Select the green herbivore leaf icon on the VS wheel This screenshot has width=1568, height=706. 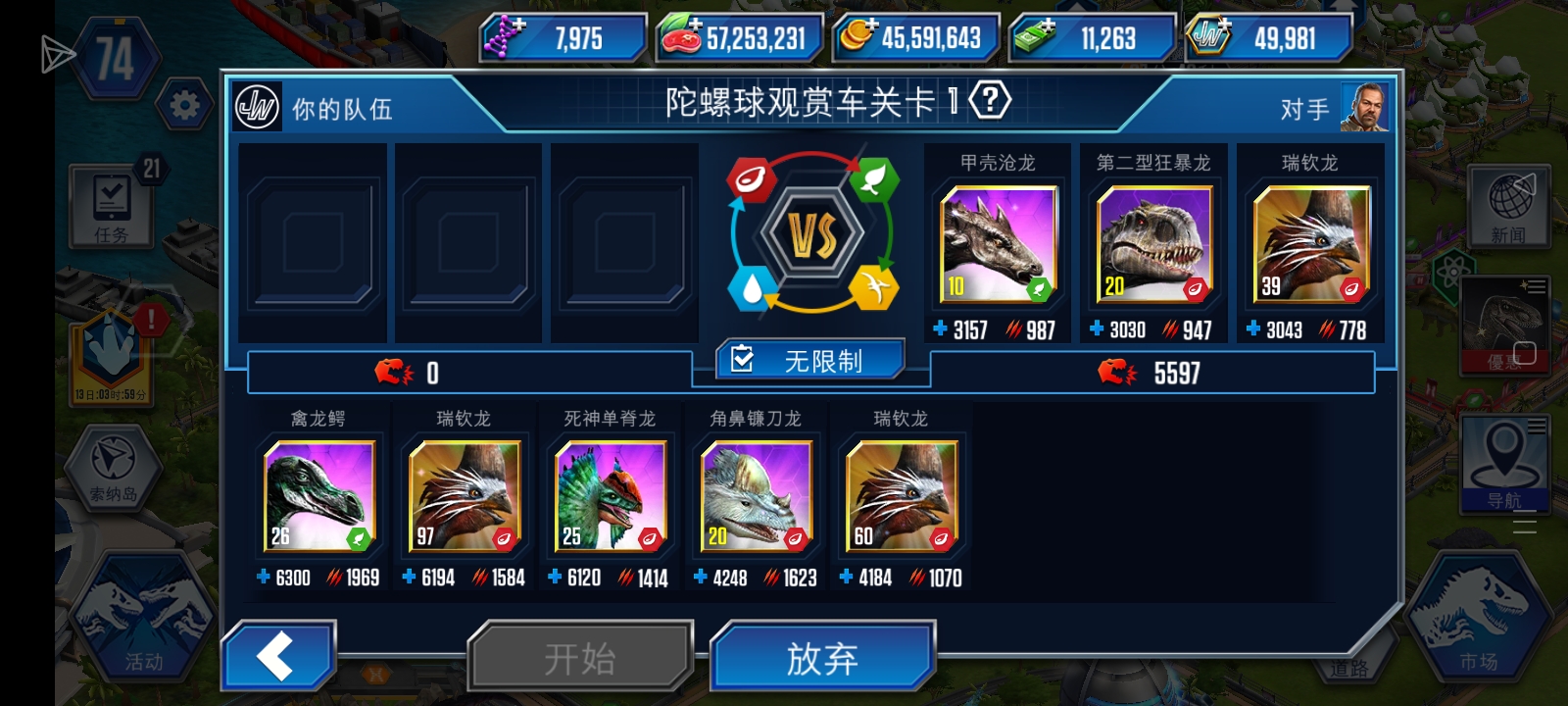coord(875,181)
